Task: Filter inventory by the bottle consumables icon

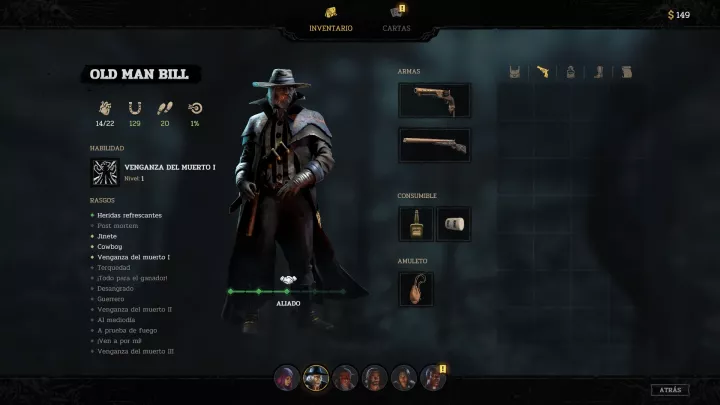Action: click(x=571, y=72)
